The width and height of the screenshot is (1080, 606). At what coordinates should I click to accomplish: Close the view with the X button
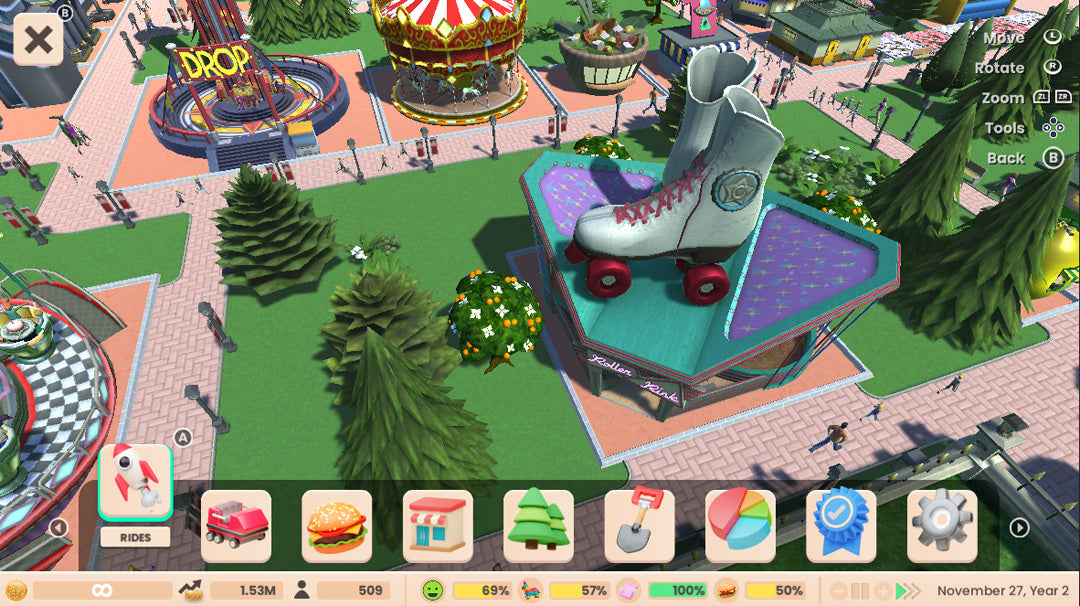coord(38,40)
